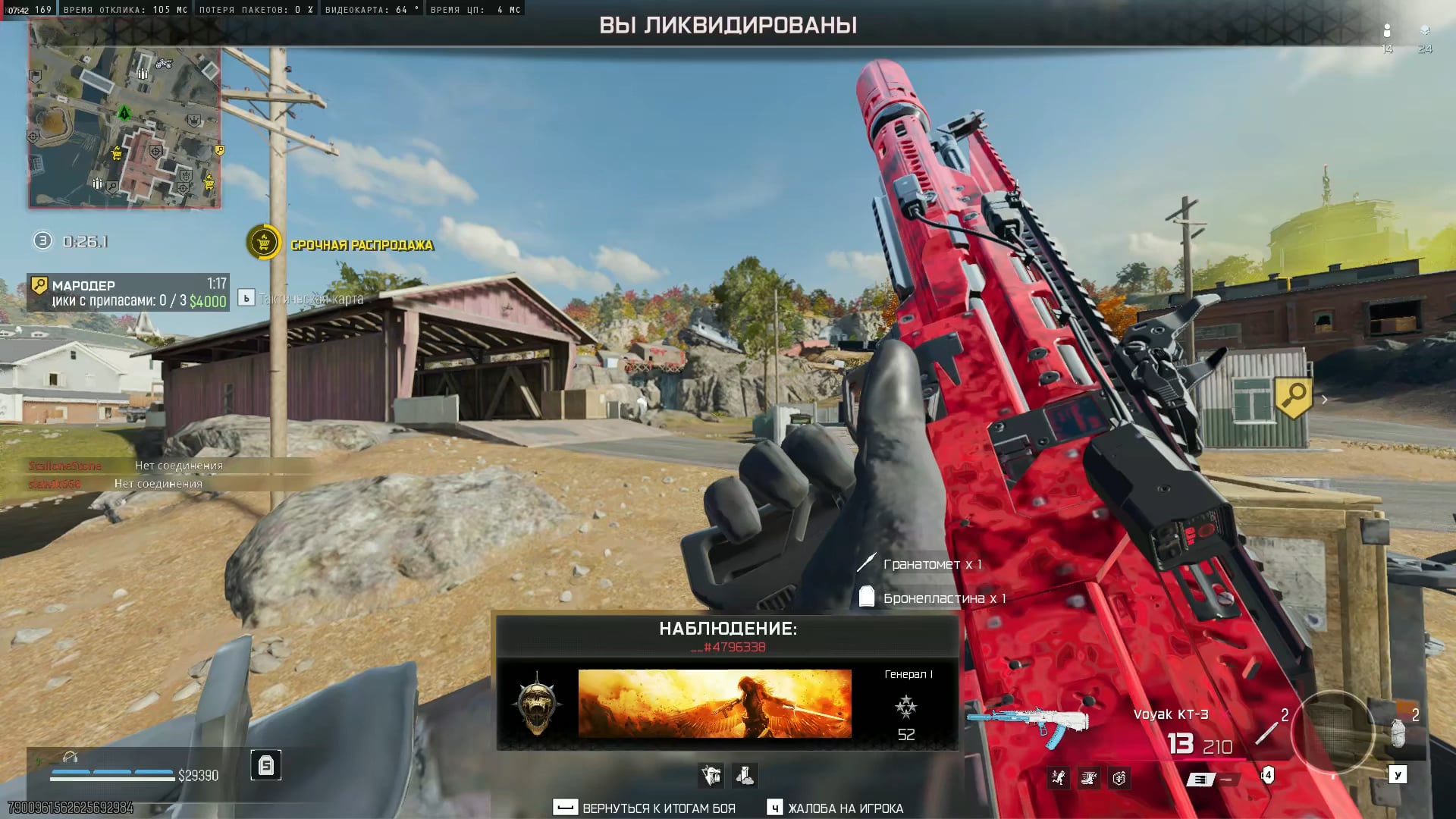View the spectated player's fiery calling card
This screenshot has width=1456, height=819.
(714, 703)
